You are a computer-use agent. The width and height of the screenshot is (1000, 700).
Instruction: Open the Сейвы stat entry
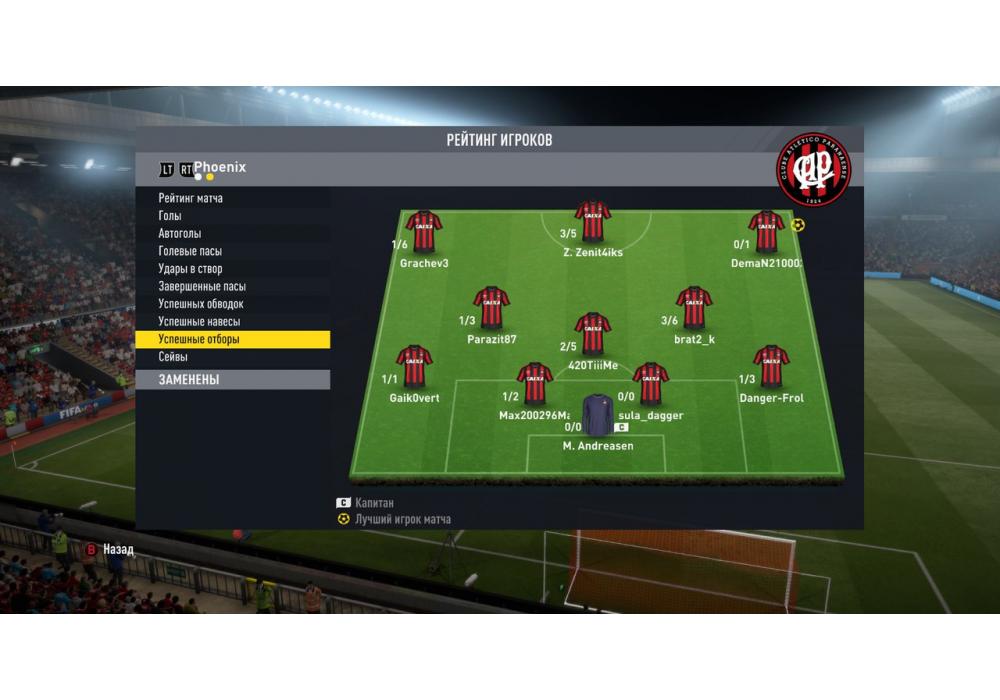[173, 357]
